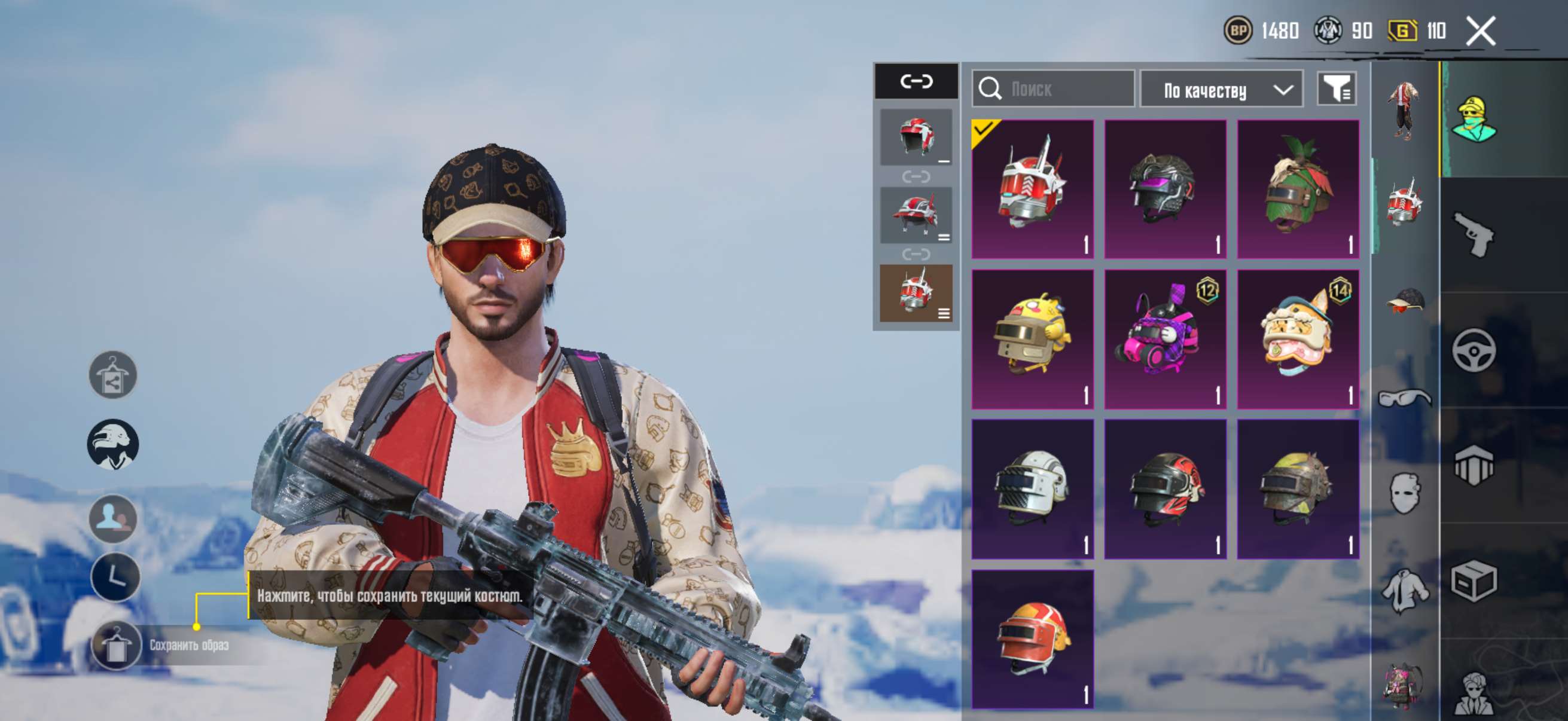Screen dimensions: 1568x721
Task: Click the Сохранить образ save outfit button
Action: pyautogui.click(x=116, y=645)
